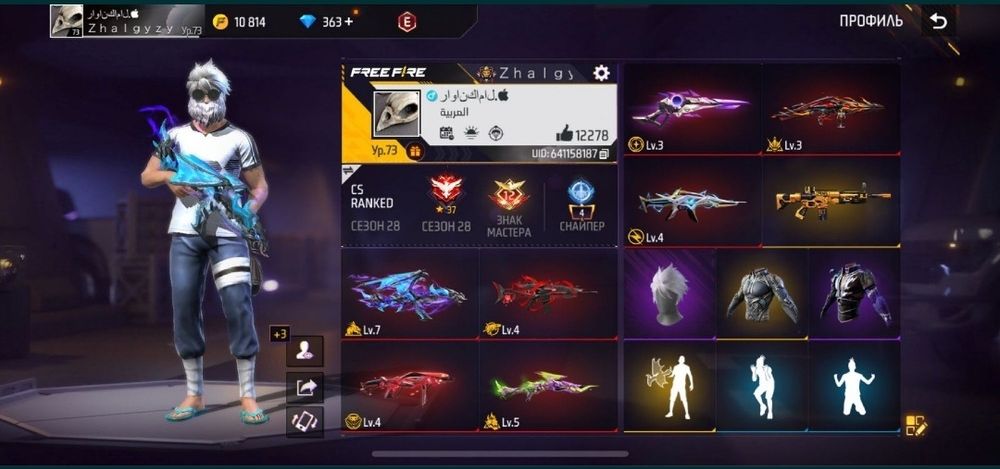Open profile settings gear icon
Image resolution: width=1000 pixels, height=469 pixels.
[601, 73]
